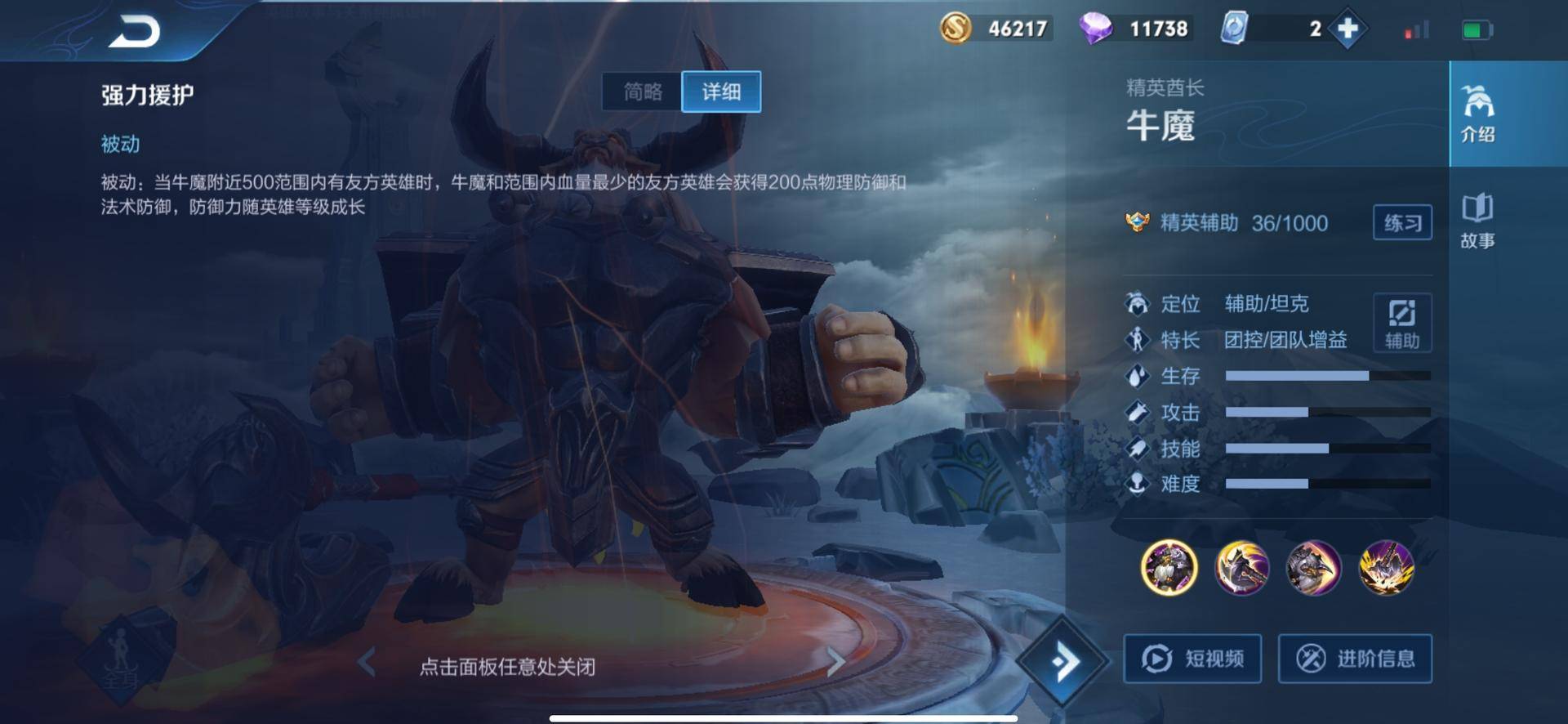Tap the second skill icon showing an axe
Viewport: 1568px width, 724px height.
click(x=1241, y=570)
